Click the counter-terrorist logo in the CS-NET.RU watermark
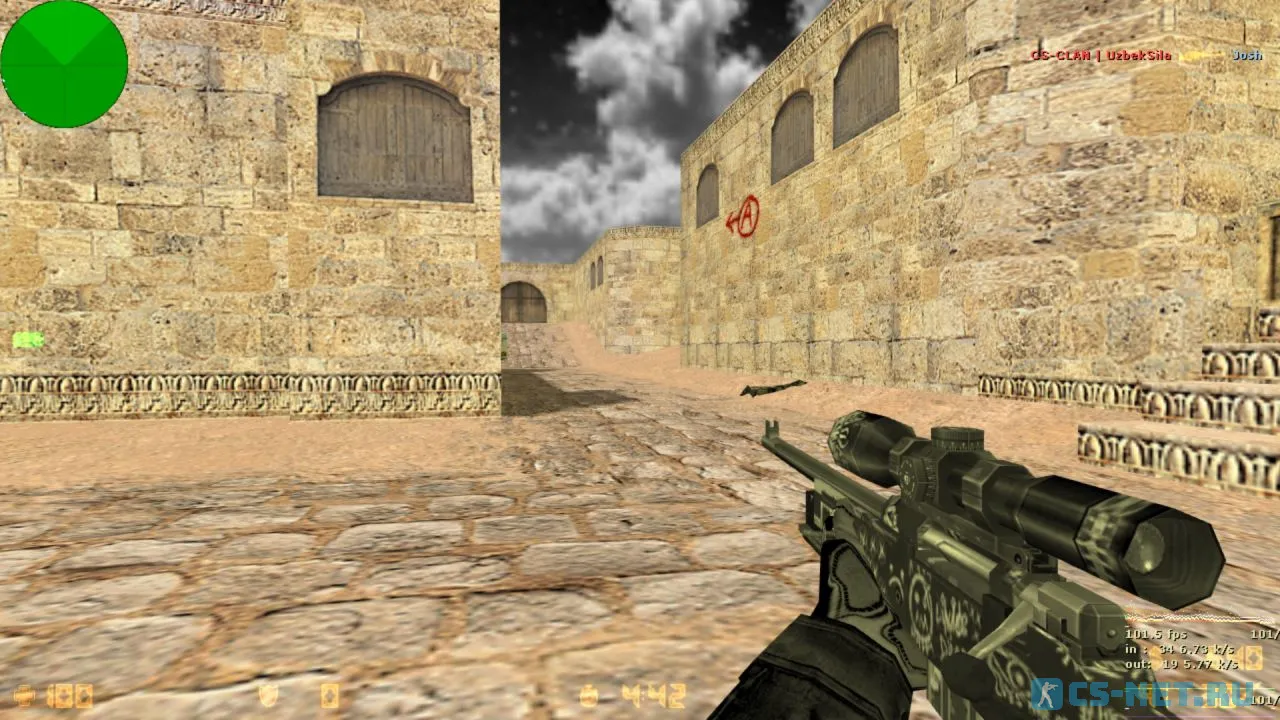1280x720 pixels. click(1045, 691)
